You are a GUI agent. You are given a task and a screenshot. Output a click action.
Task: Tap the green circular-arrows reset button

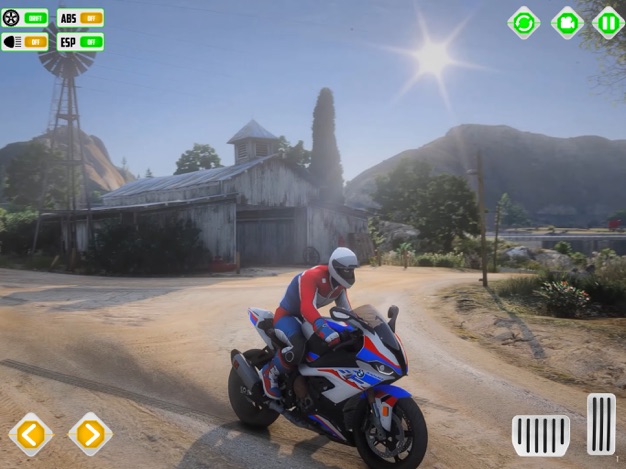(x=523, y=22)
